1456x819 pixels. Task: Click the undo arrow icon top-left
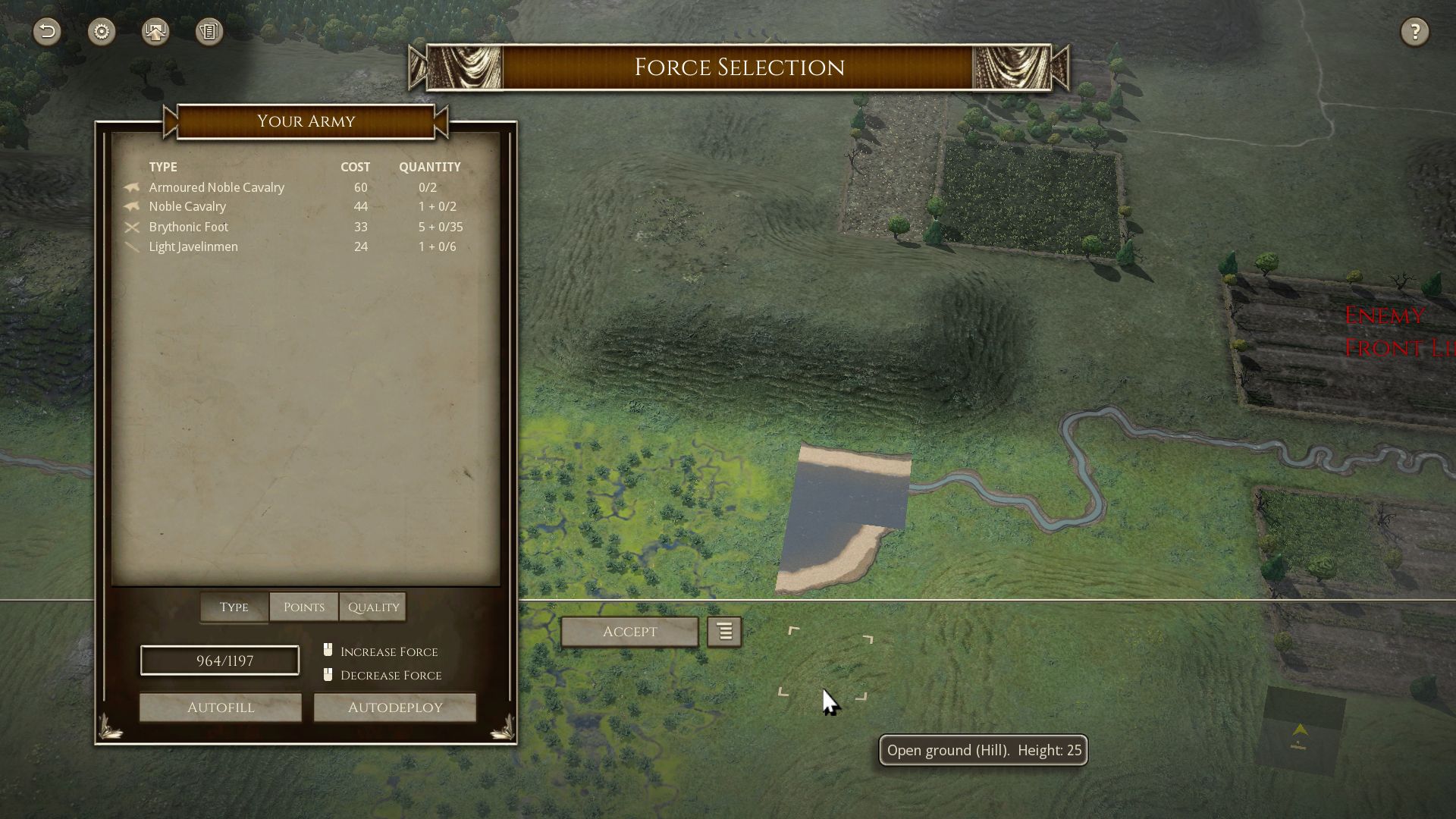pyautogui.click(x=47, y=31)
